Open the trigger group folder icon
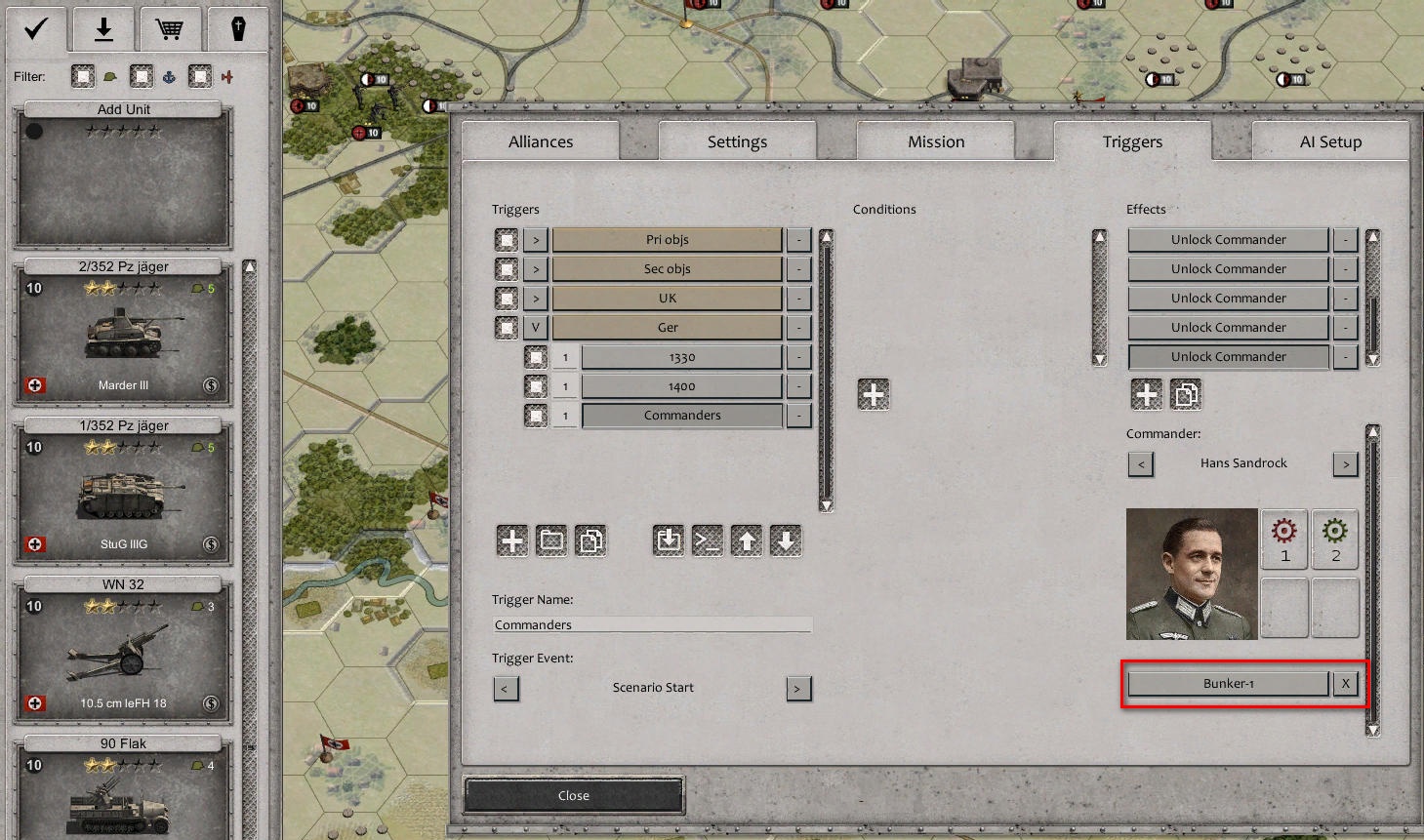 pos(551,540)
